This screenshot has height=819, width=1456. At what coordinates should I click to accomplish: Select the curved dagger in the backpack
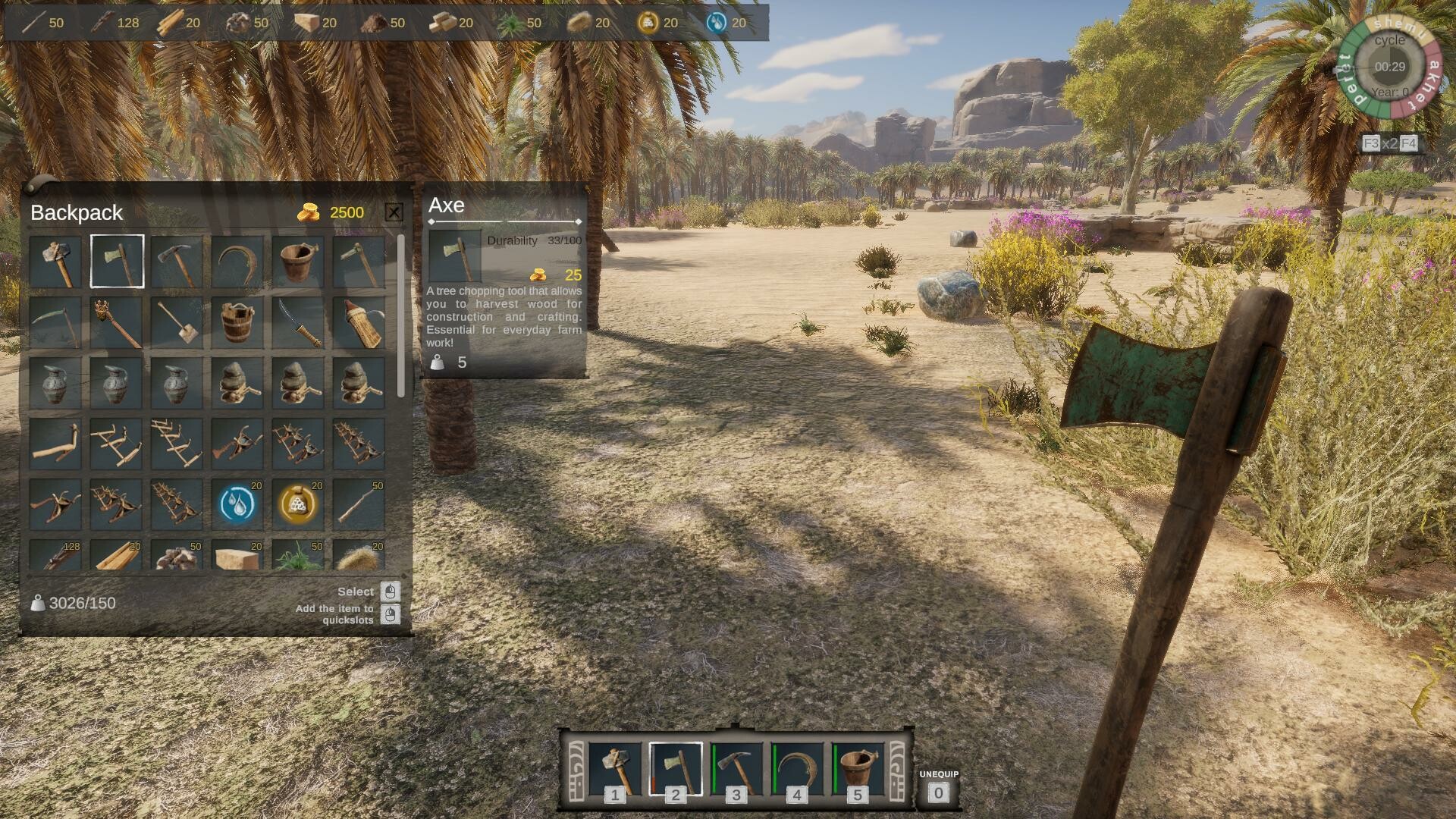click(298, 321)
